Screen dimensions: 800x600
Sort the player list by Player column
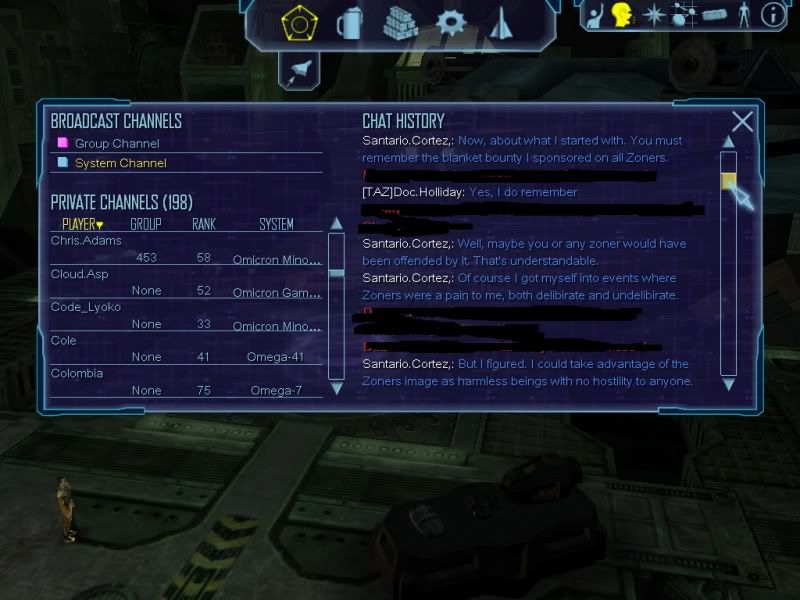(x=82, y=224)
